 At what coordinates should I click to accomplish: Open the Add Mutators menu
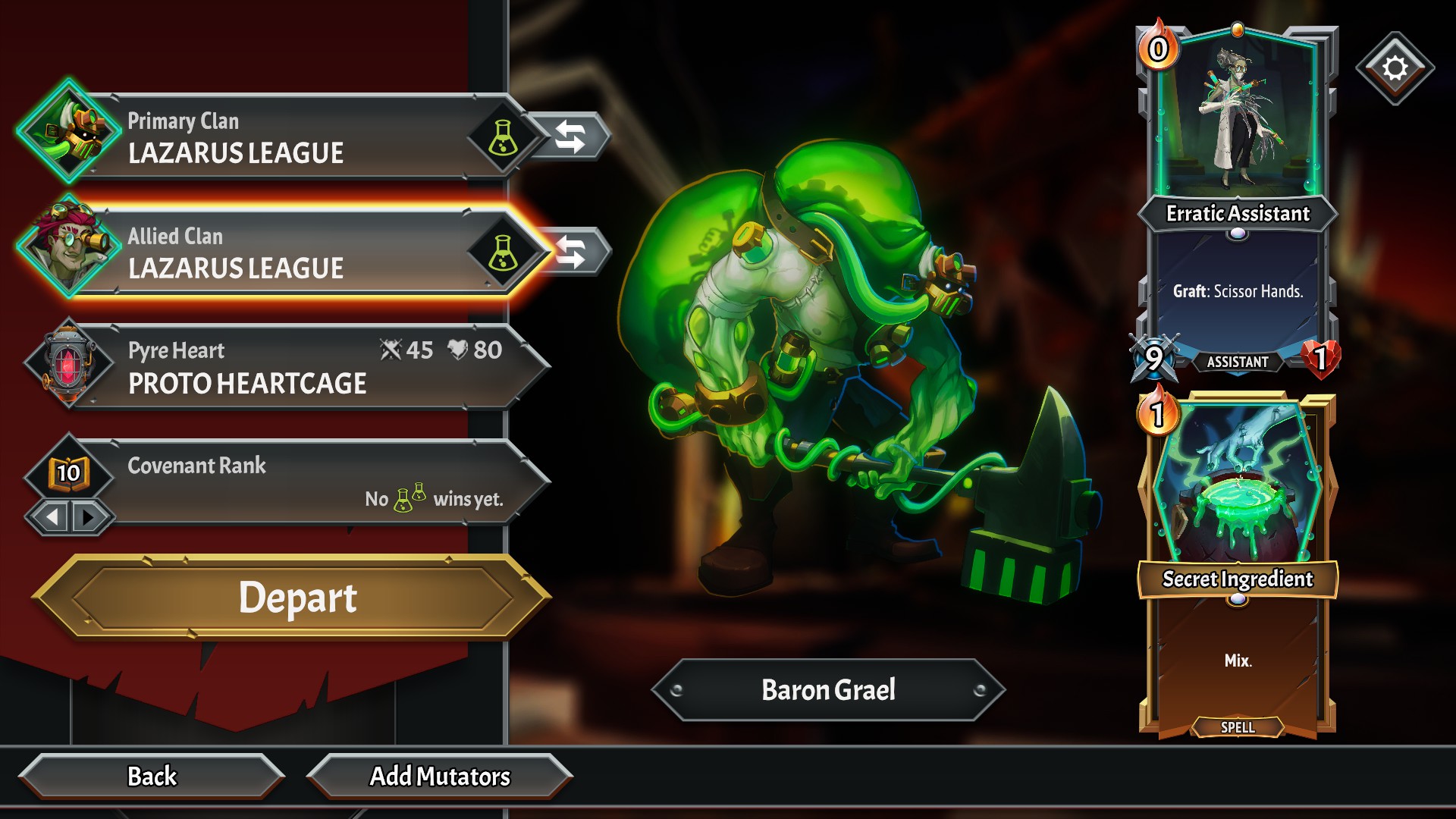(x=440, y=777)
